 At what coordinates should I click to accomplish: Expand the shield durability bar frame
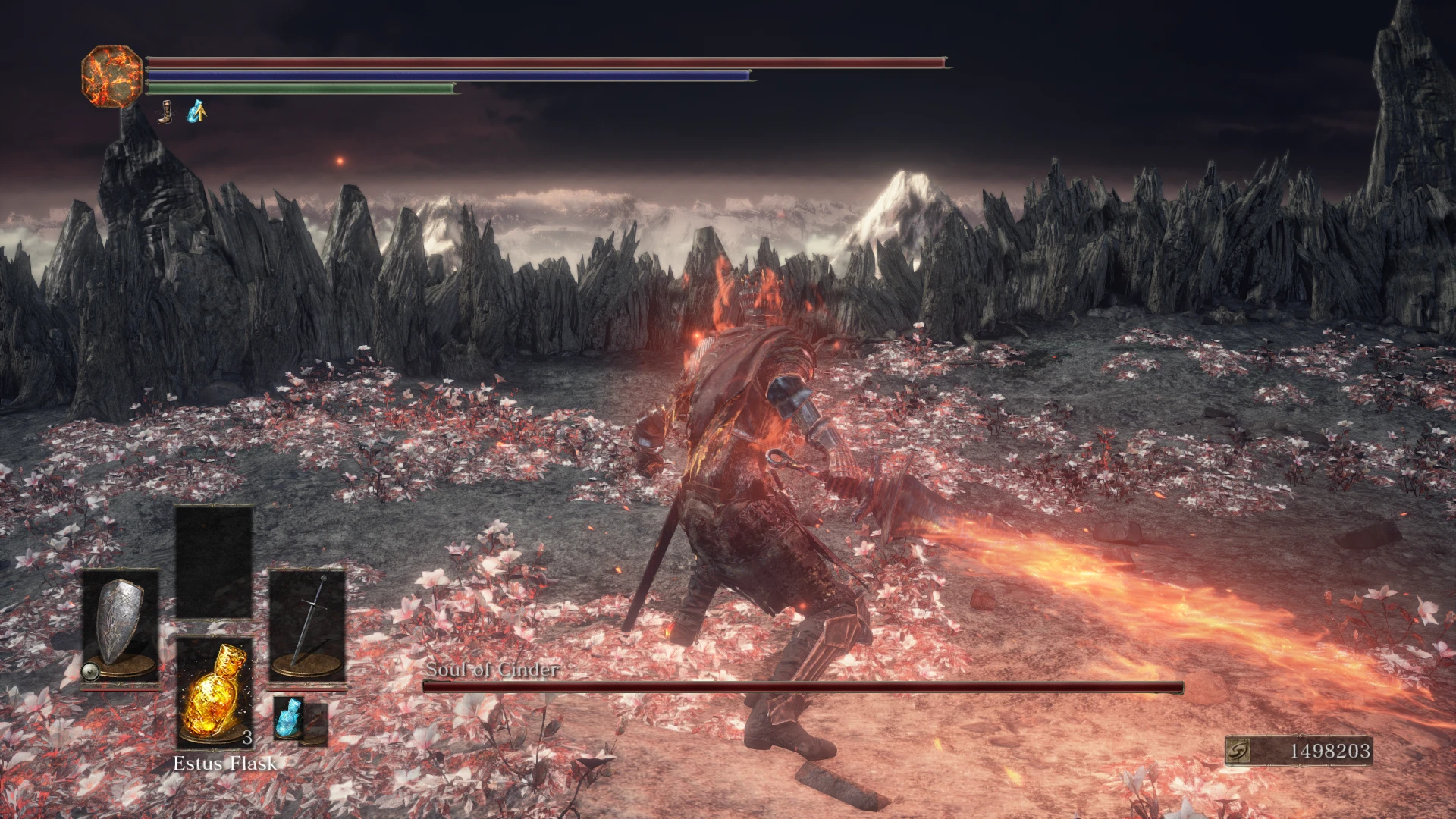pyautogui.click(x=121, y=692)
